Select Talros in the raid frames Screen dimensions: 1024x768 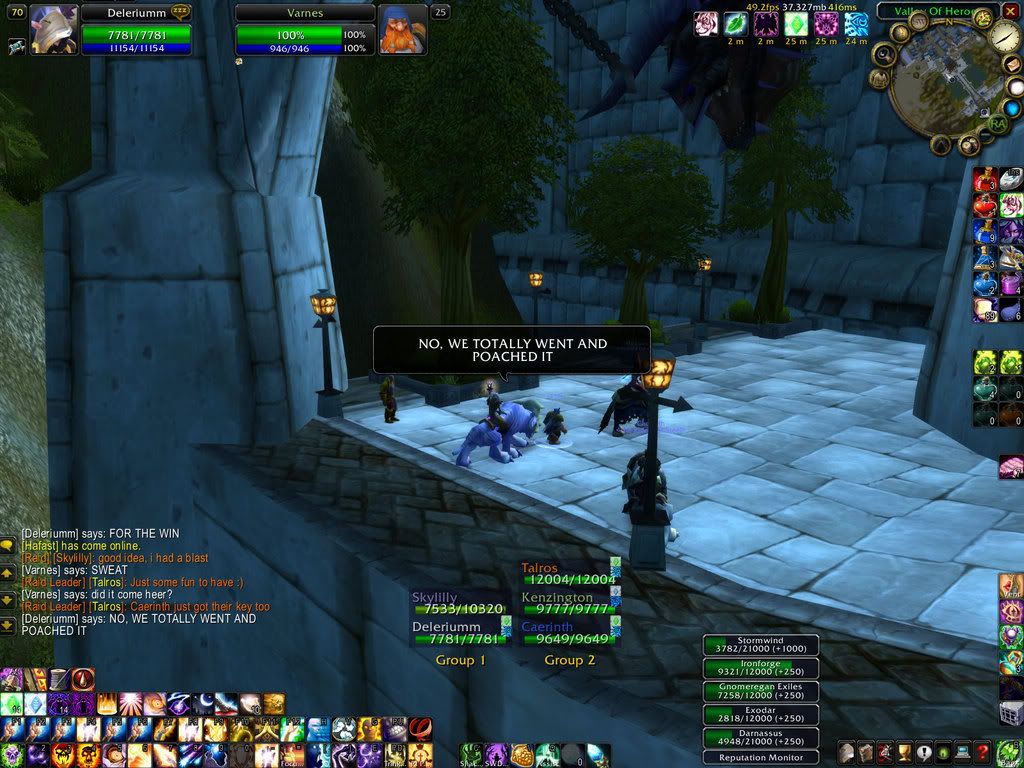pyautogui.click(x=569, y=574)
